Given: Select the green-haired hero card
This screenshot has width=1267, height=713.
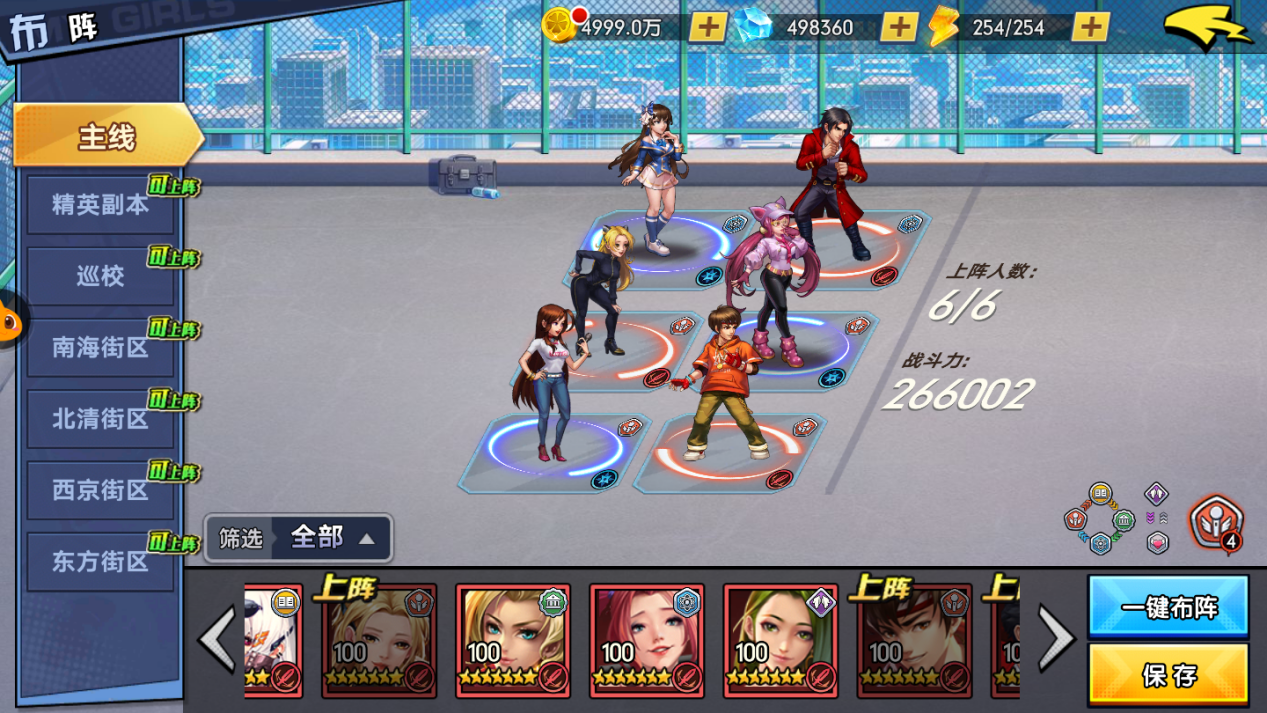Looking at the screenshot, I should pyautogui.click(x=780, y=640).
